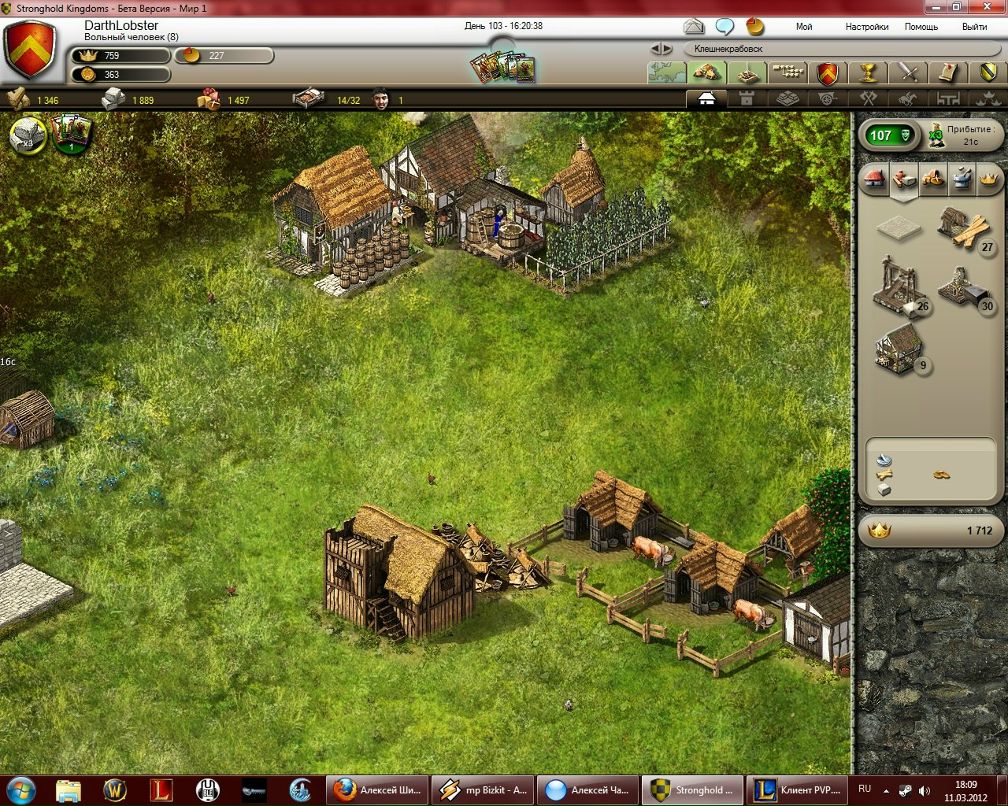Open the mortar and pestle building category
The height and width of the screenshot is (806, 1008).
point(961,178)
